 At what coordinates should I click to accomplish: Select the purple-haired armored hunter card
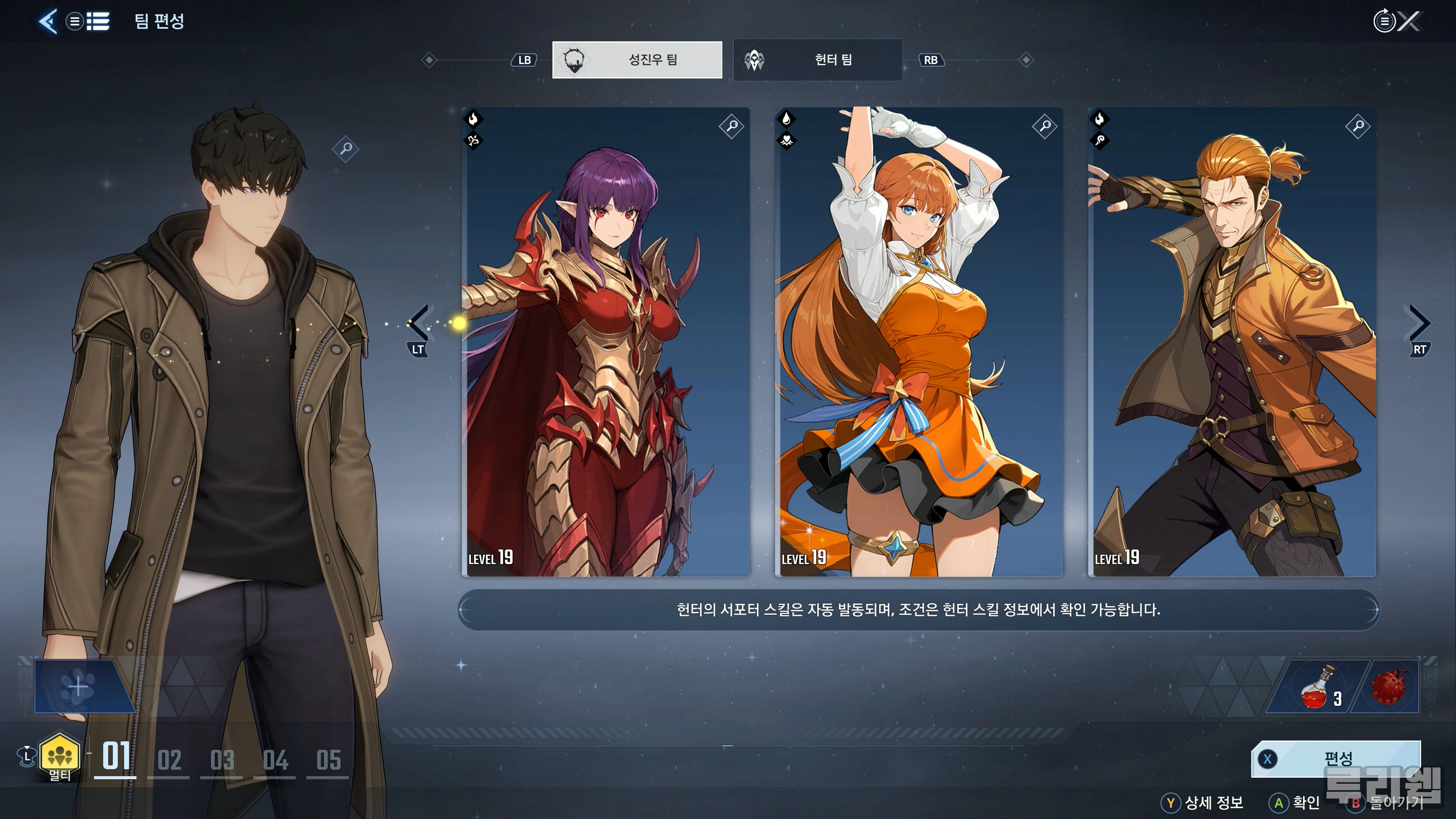pyautogui.click(x=606, y=342)
